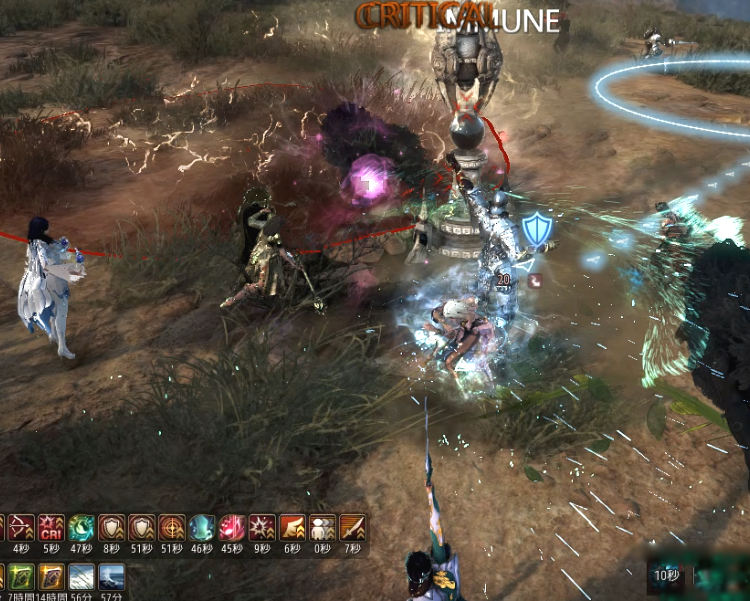The image size is (750, 601).
Task: Click the teal ghostly creature buff icon
Action: (201, 527)
